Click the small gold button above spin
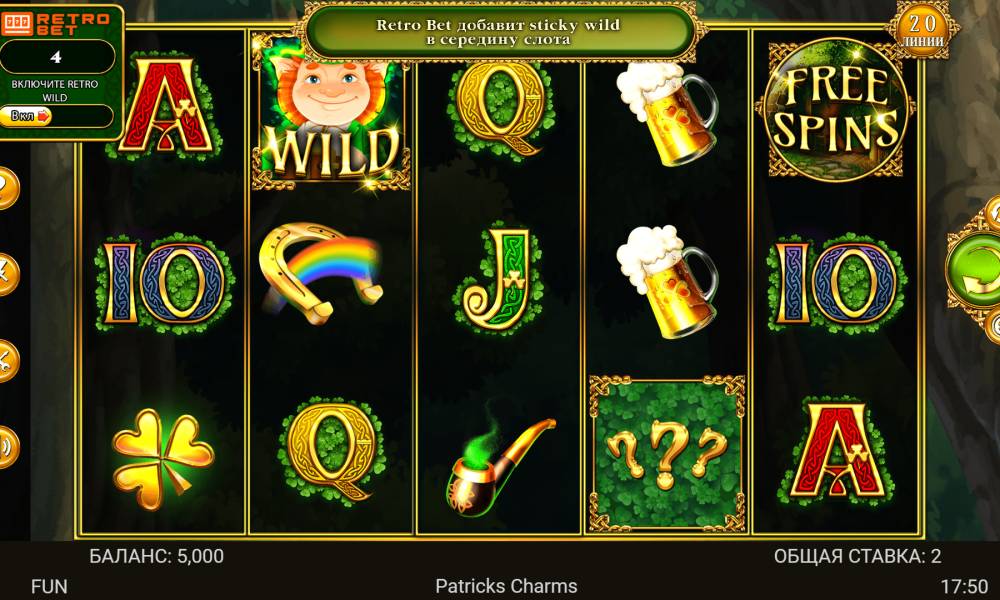Screen dimensions: 1000x600 coord(994,213)
